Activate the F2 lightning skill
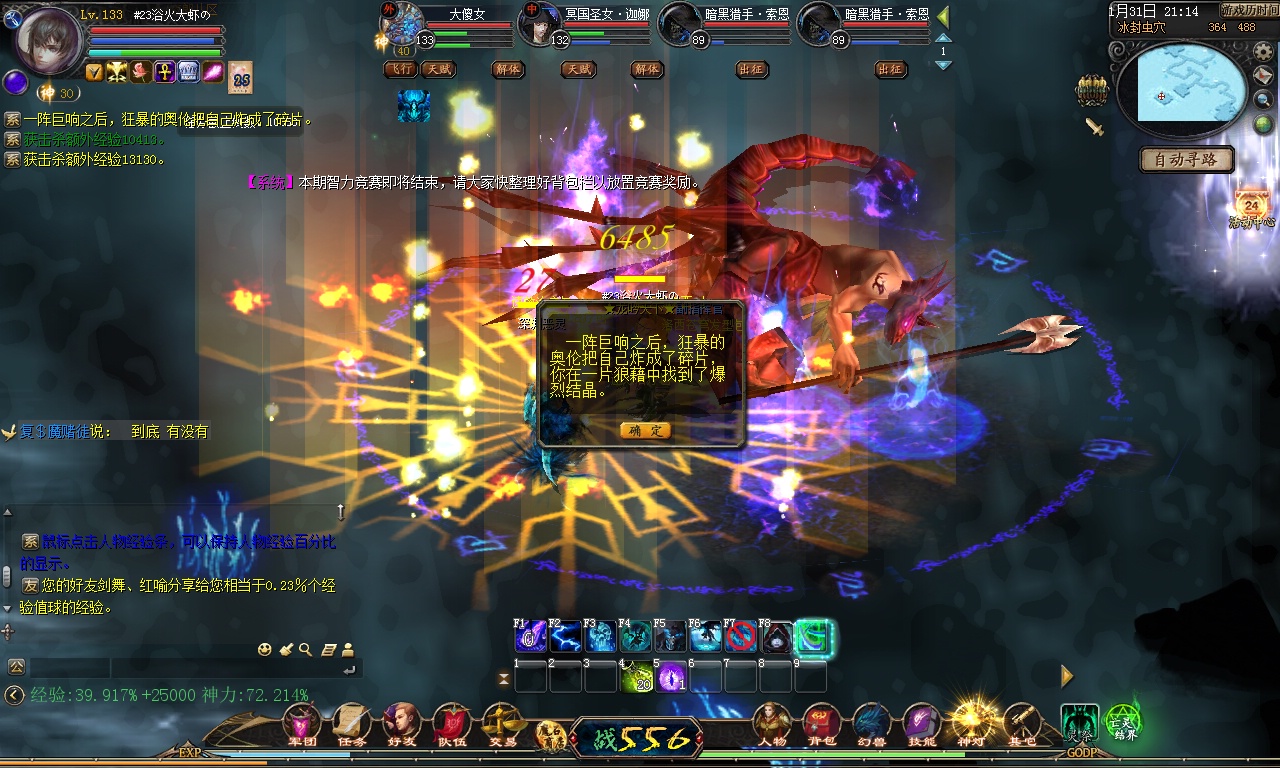The image size is (1280, 768). [x=566, y=637]
